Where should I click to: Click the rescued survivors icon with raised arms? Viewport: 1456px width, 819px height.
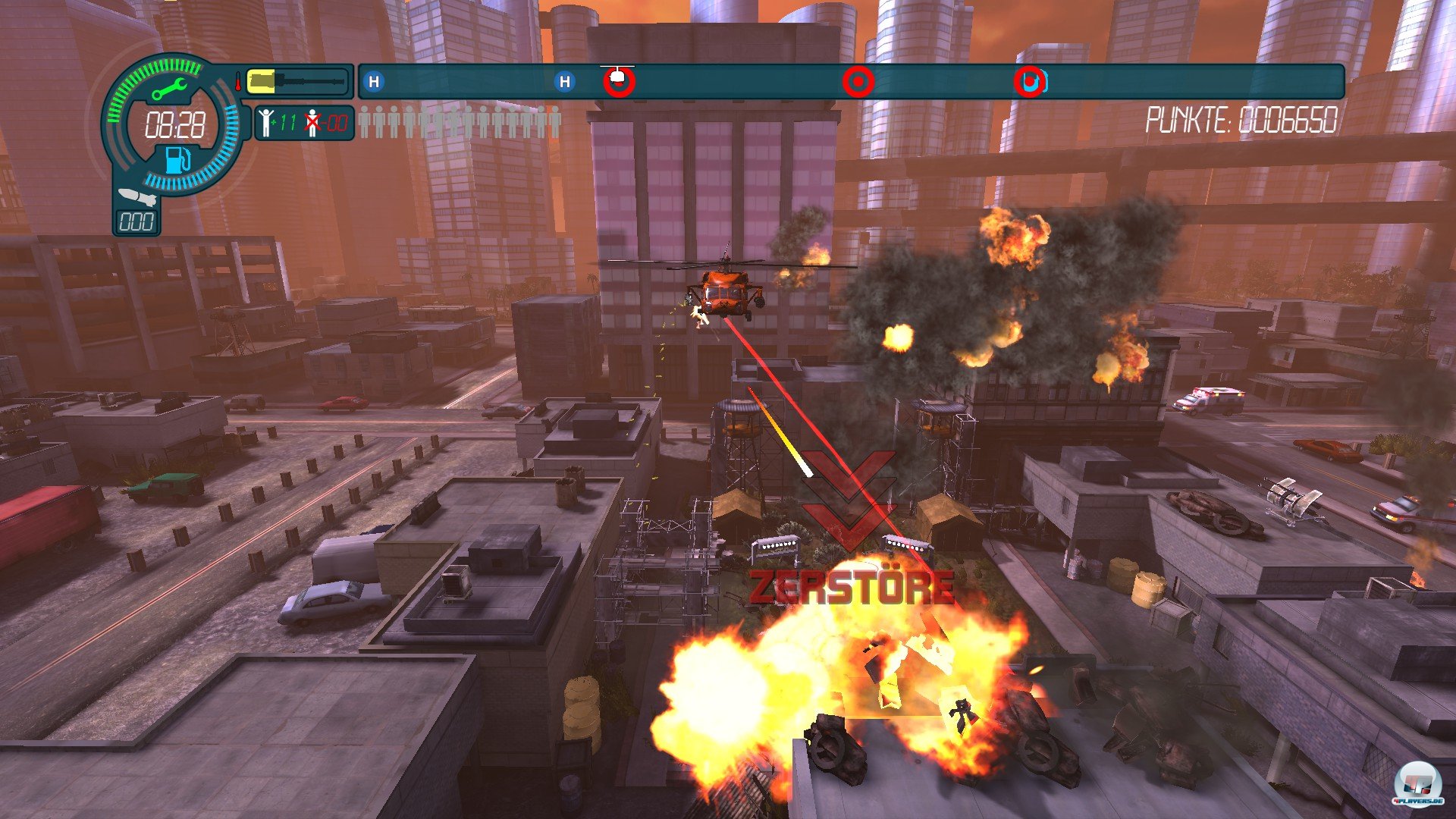265,122
